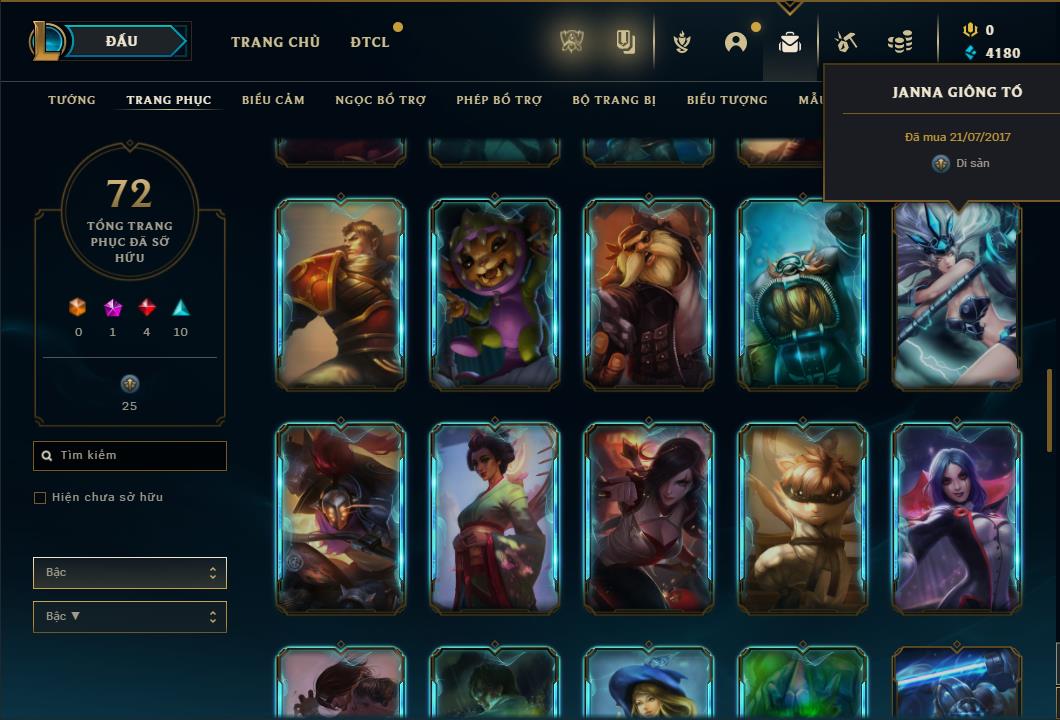Select the NGỌC BỔ TRỢ runes tab
This screenshot has width=1060, height=720.
click(380, 100)
